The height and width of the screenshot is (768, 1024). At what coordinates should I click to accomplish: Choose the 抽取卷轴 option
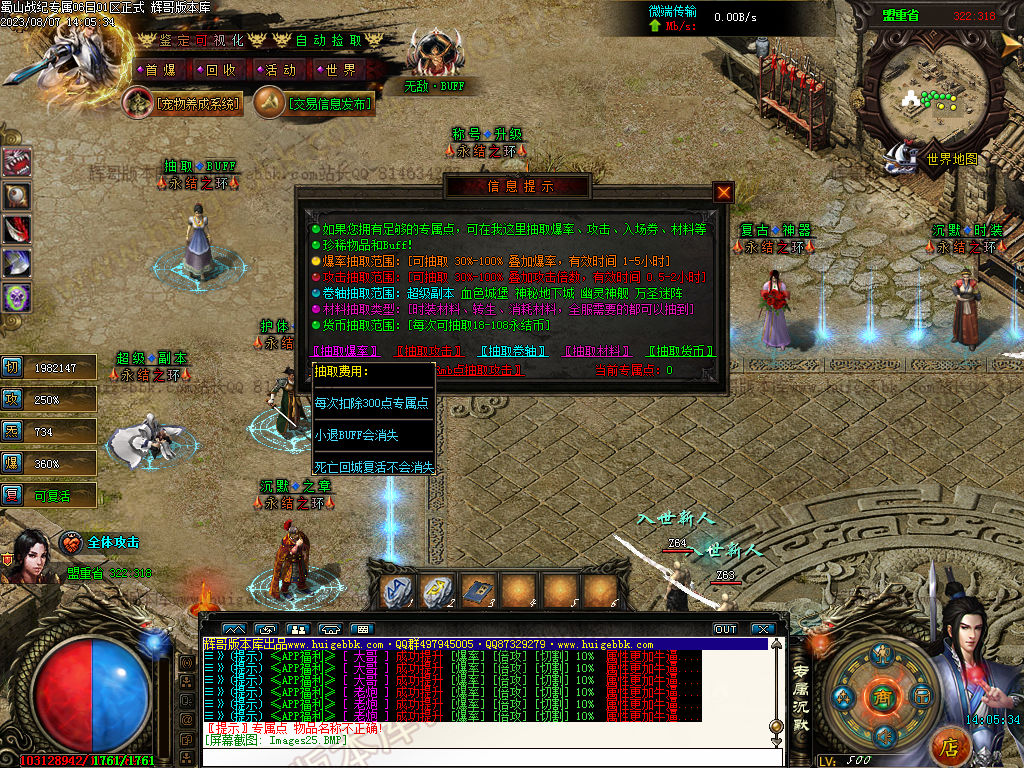pyautogui.click(x=514, y=352)
